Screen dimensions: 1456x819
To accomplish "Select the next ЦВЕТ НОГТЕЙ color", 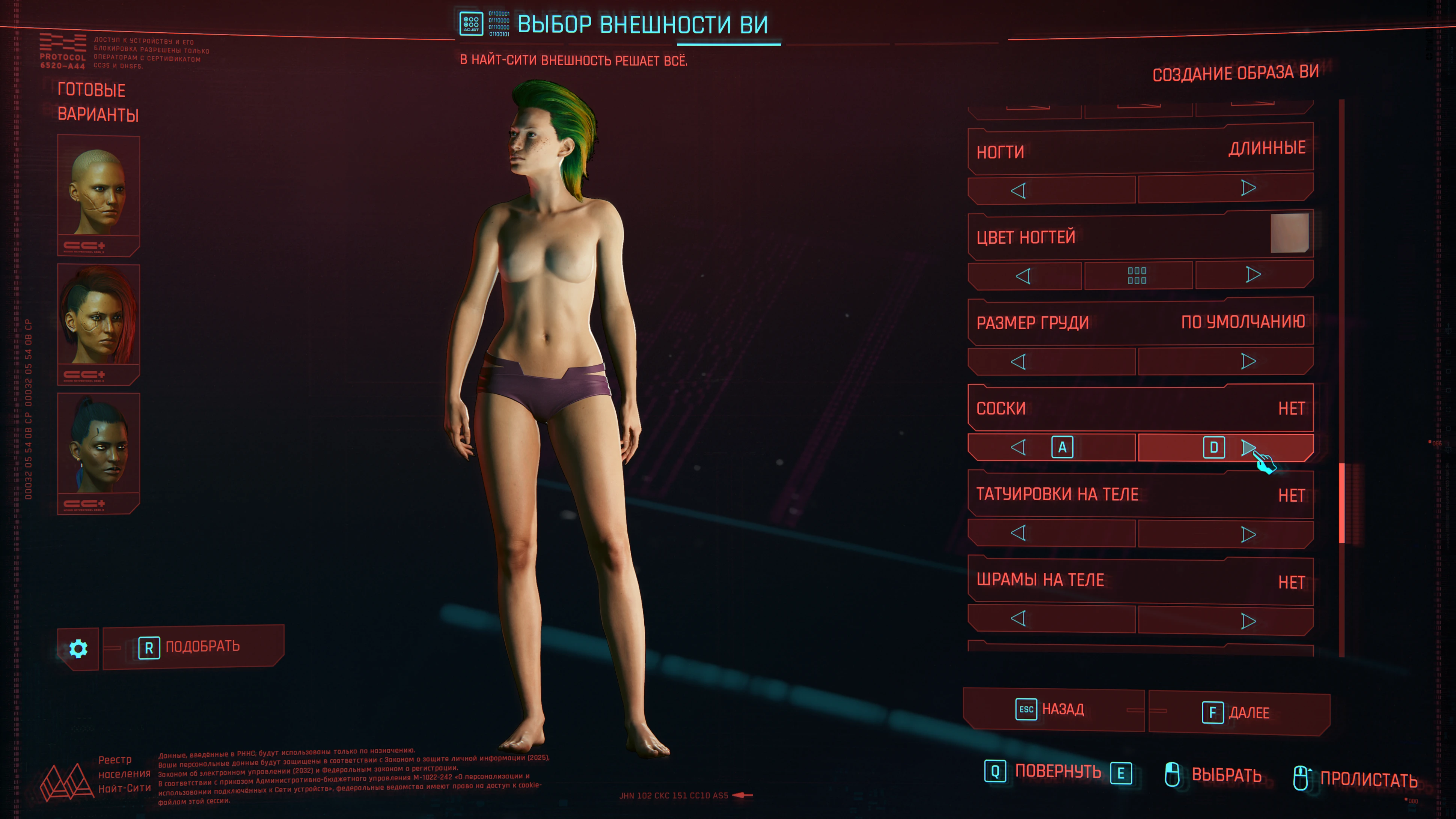I will [1253, 275].
